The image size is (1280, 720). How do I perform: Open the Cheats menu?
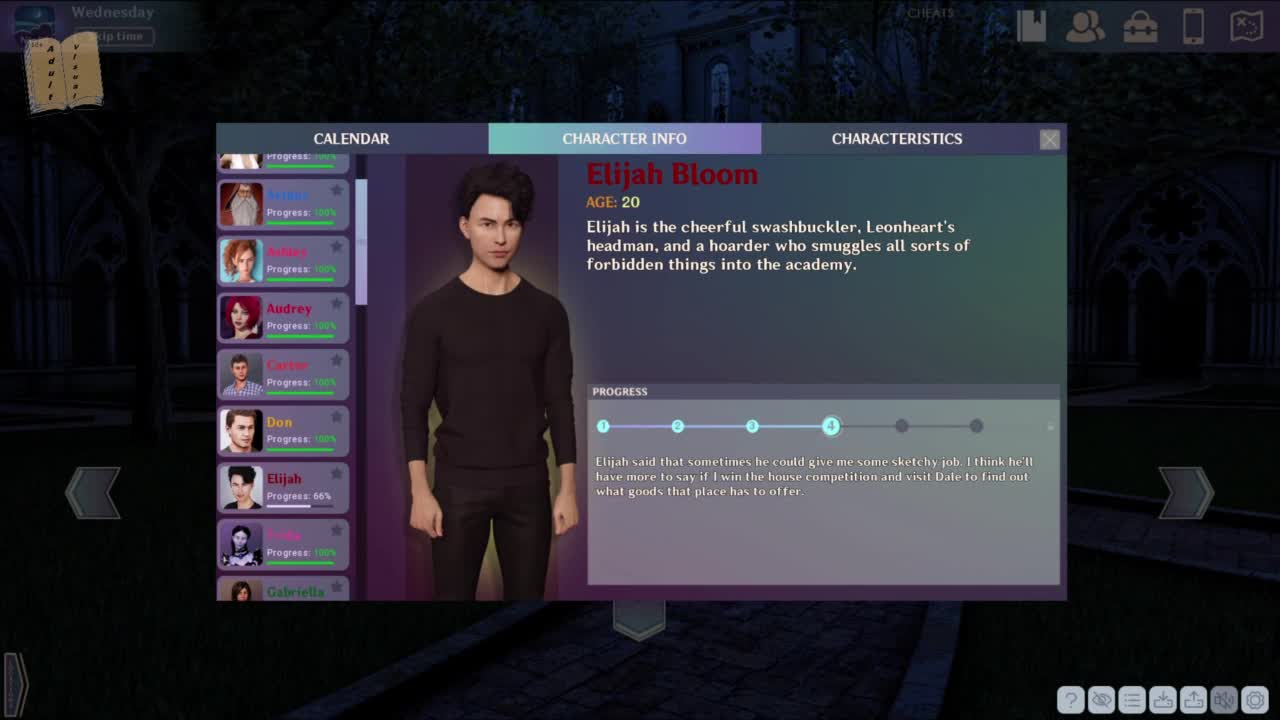click(930, 13)
